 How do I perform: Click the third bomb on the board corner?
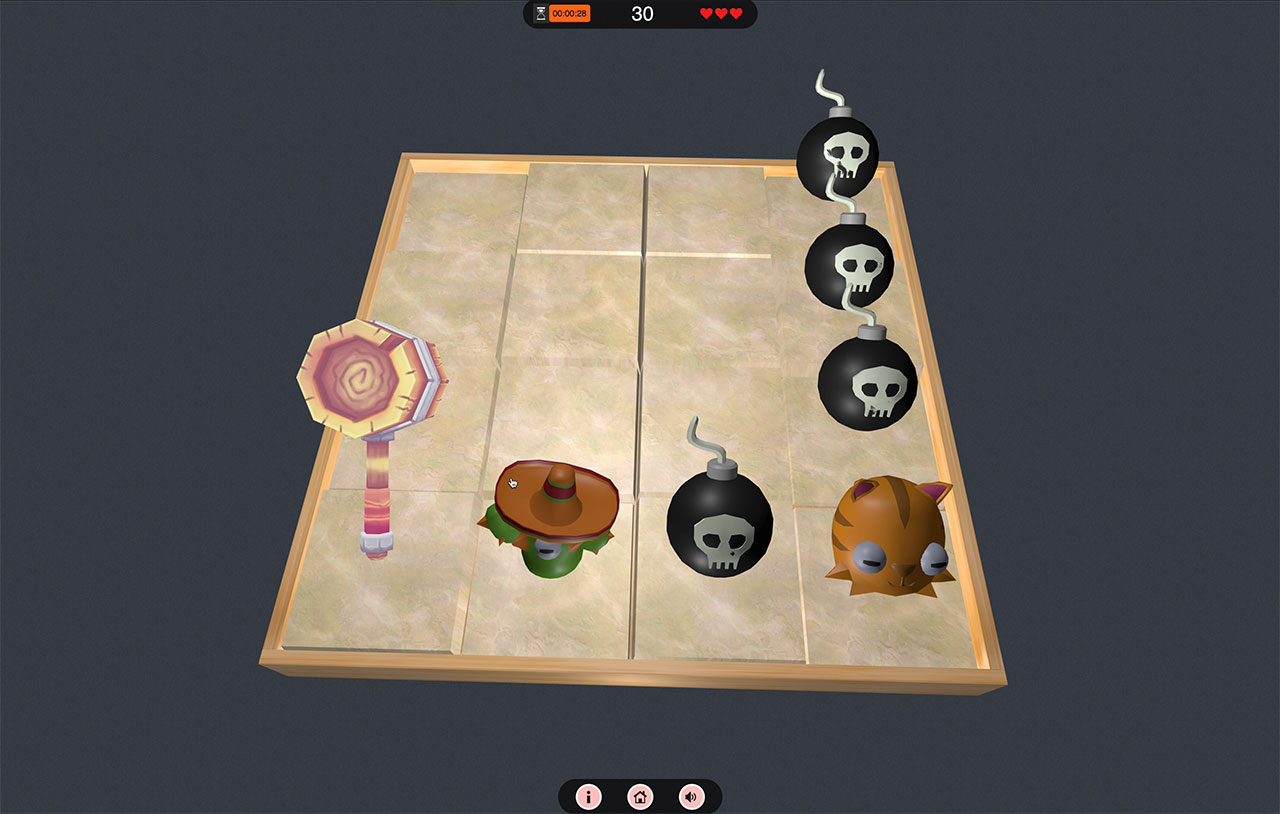(868, 385)
